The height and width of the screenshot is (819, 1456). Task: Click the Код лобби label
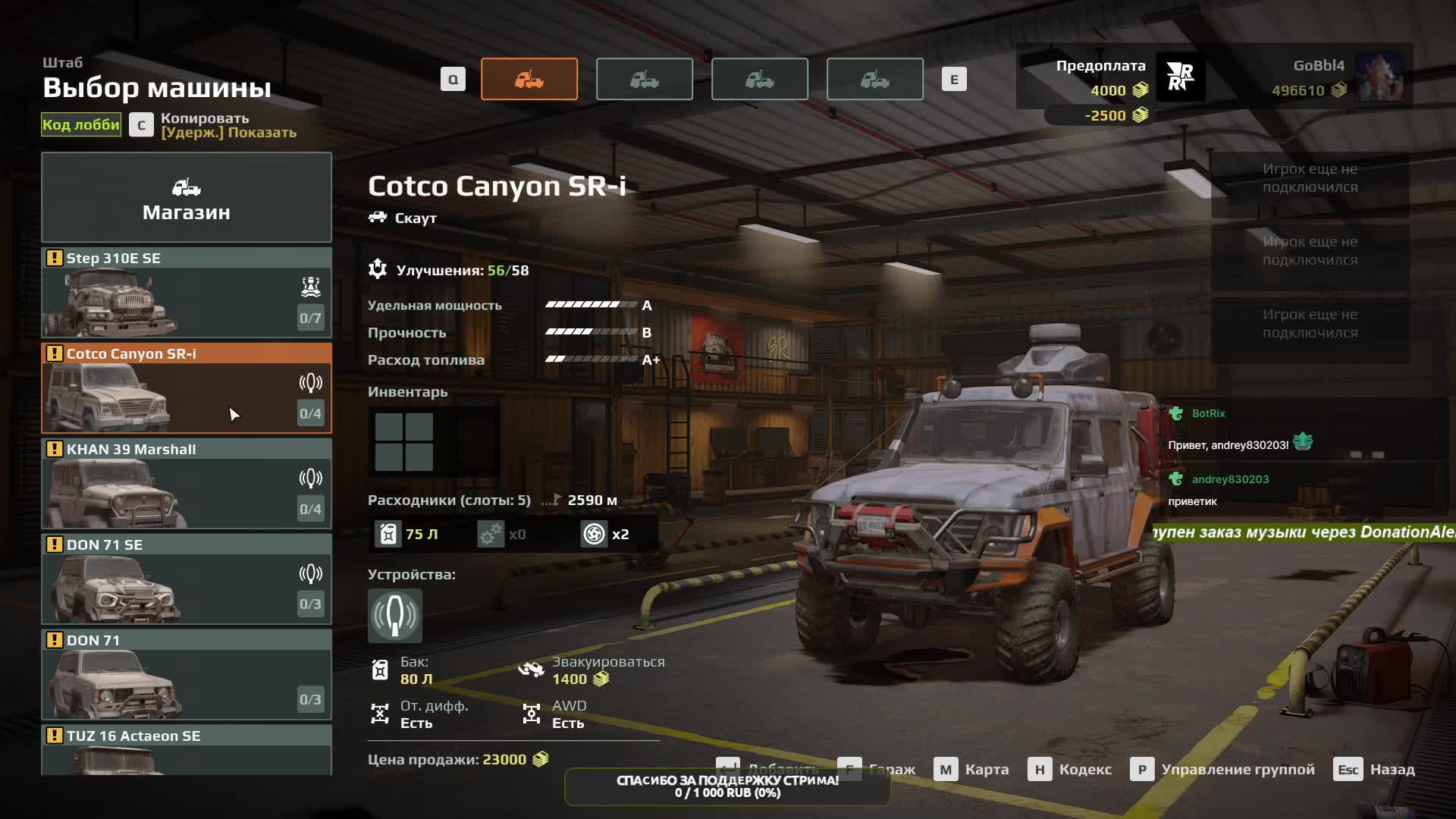(x=81, y=125)
